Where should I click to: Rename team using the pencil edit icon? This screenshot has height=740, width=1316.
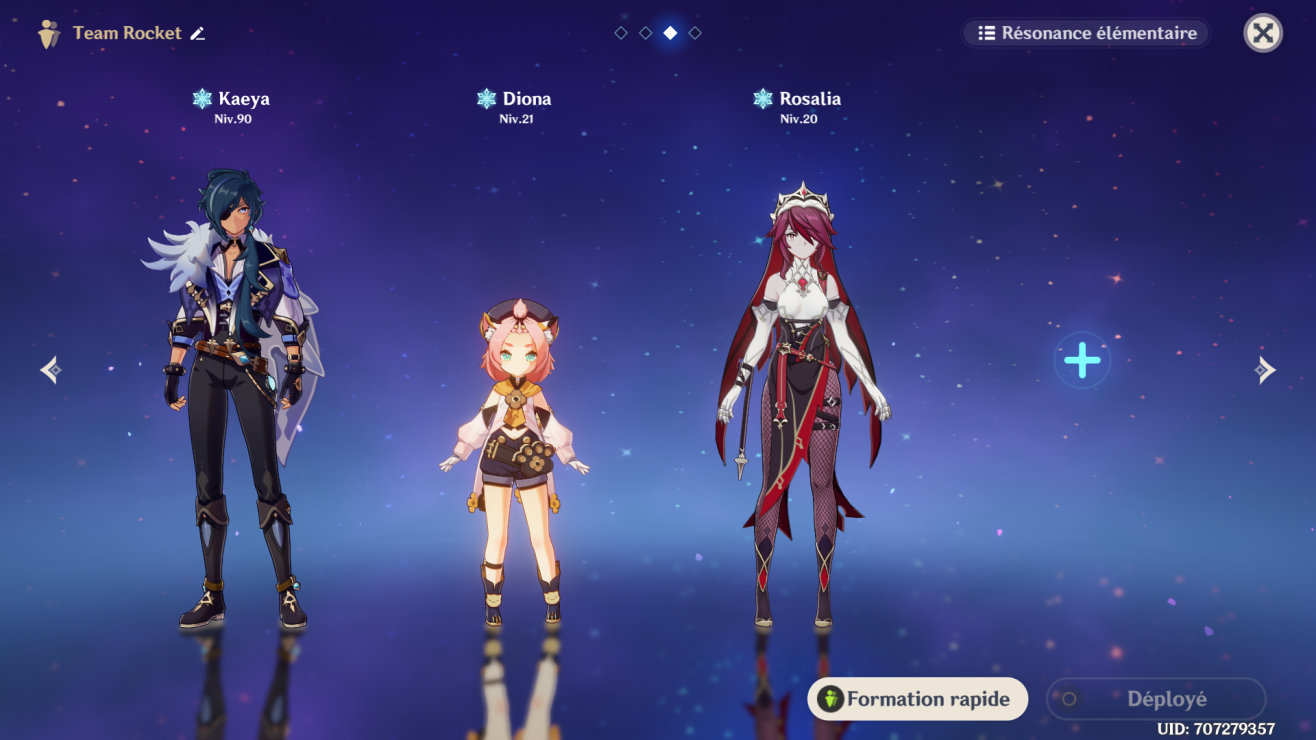pos(198,32)
